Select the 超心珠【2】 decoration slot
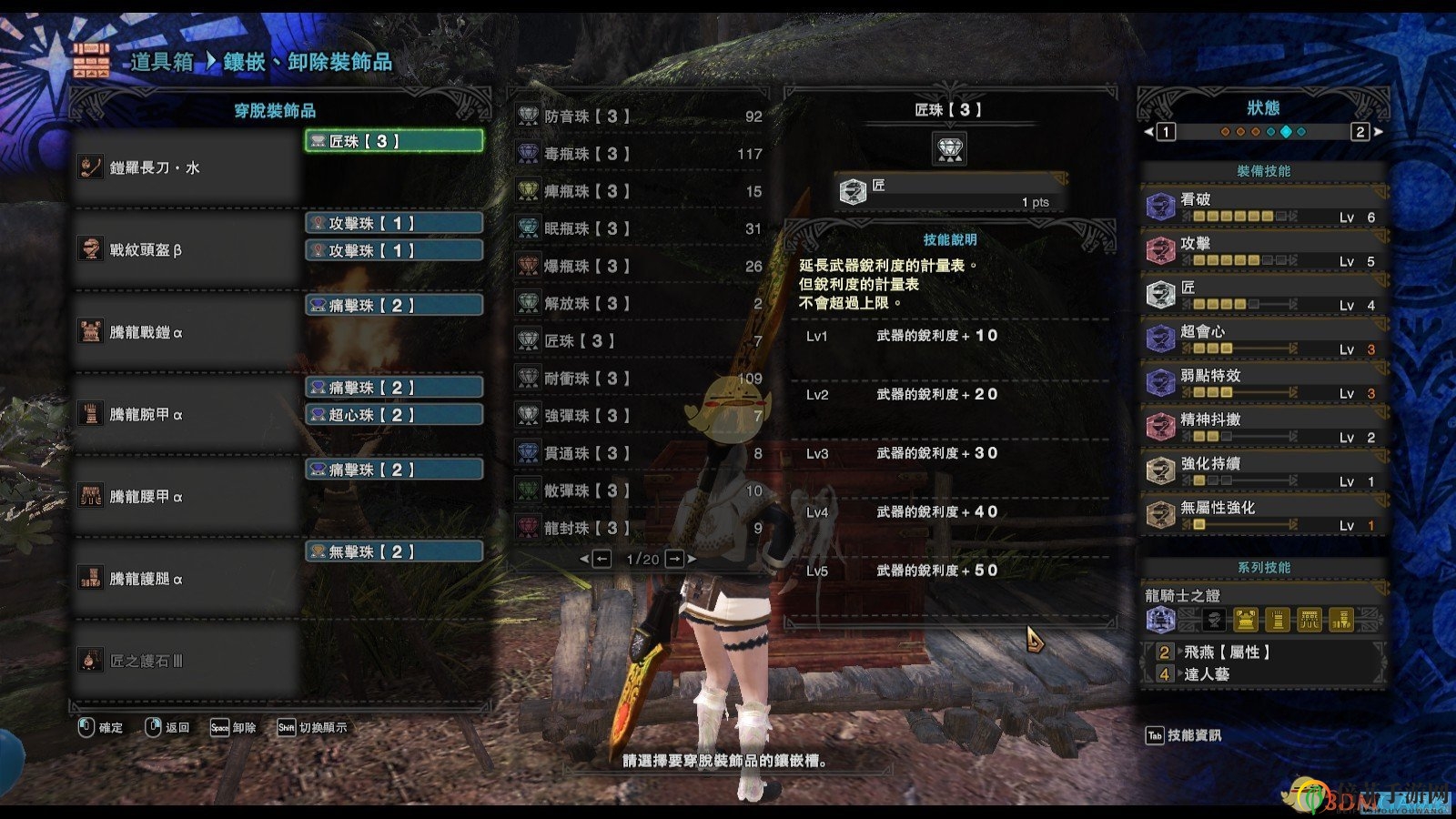The height and width of the screenshot is (819, 1456). pos(393,415)
